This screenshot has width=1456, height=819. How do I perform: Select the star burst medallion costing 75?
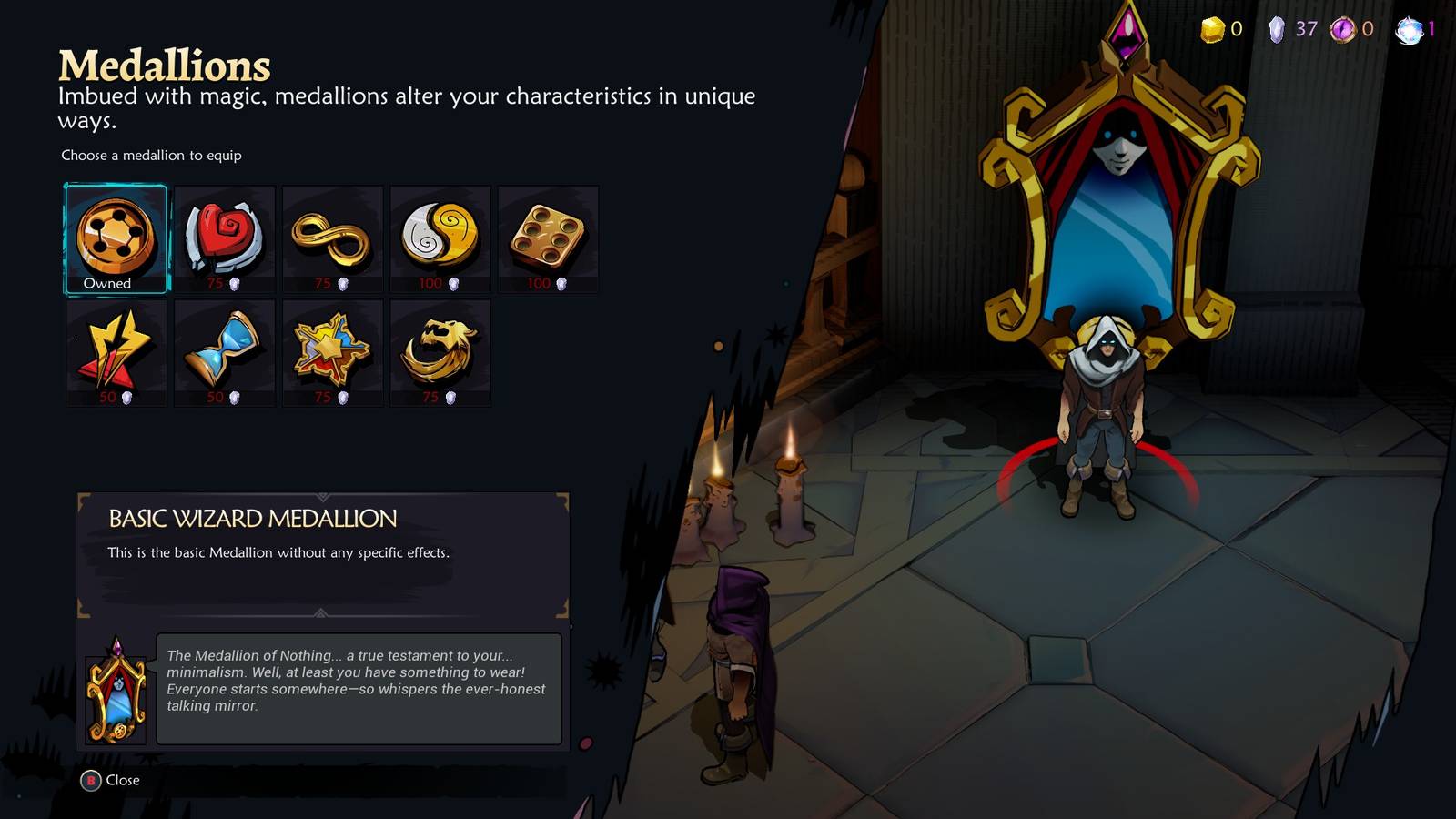coord(332,350)
